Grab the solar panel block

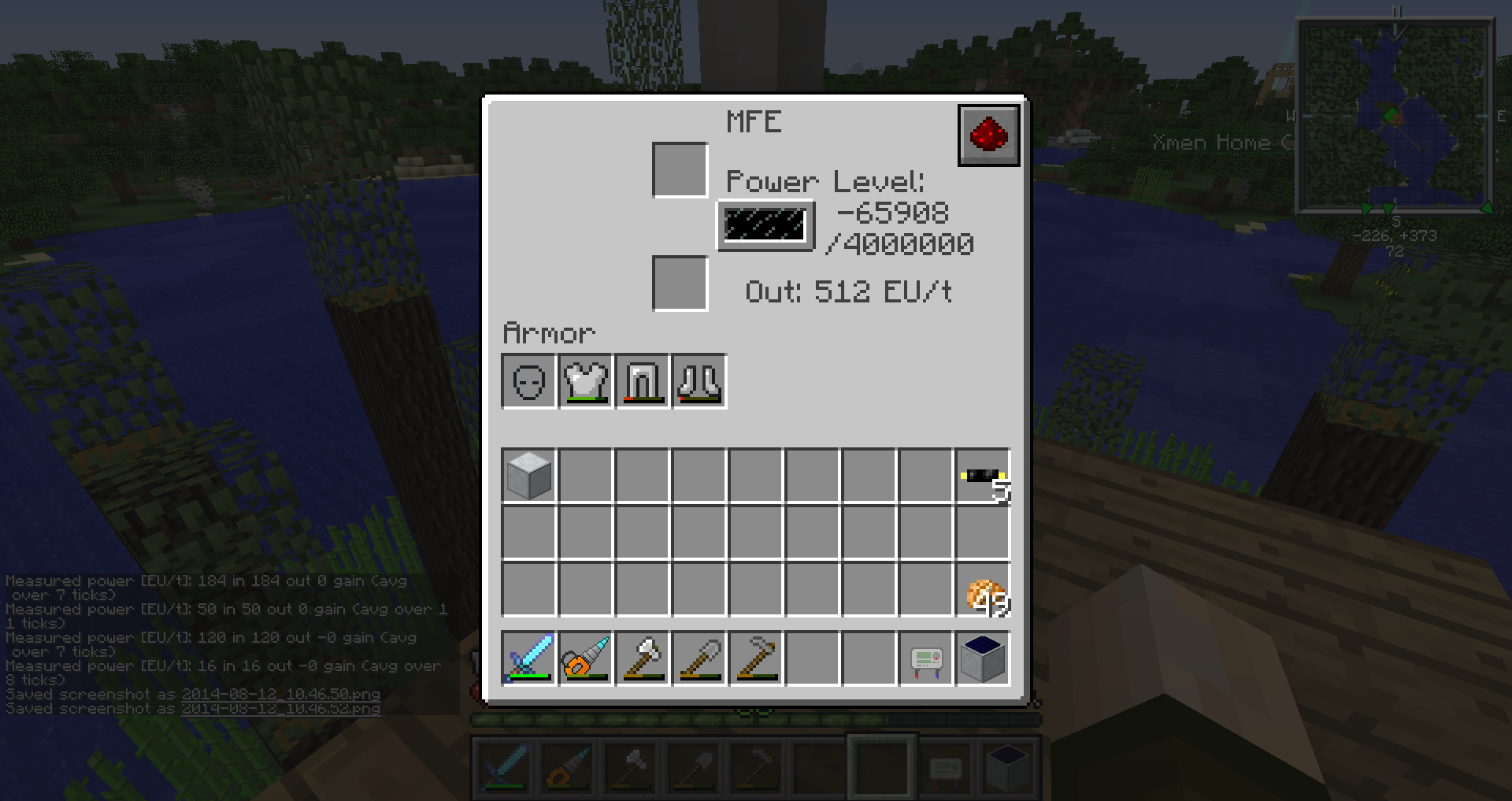pos(983,658)
